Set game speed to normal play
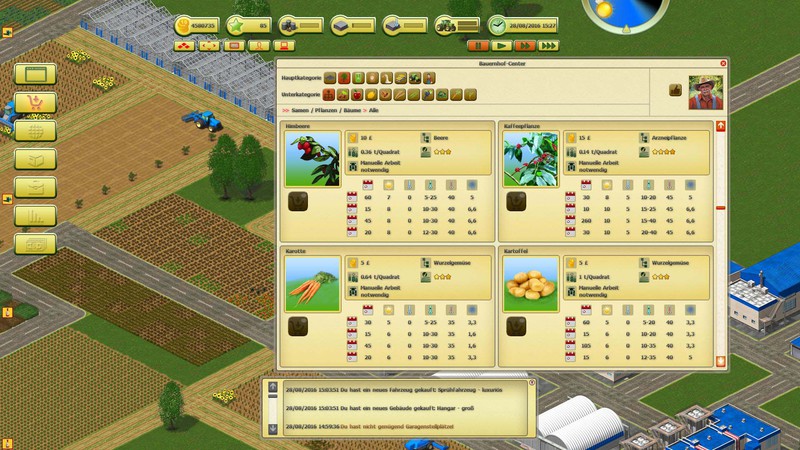This screenshot has height=450, width=800. [502, 45]
